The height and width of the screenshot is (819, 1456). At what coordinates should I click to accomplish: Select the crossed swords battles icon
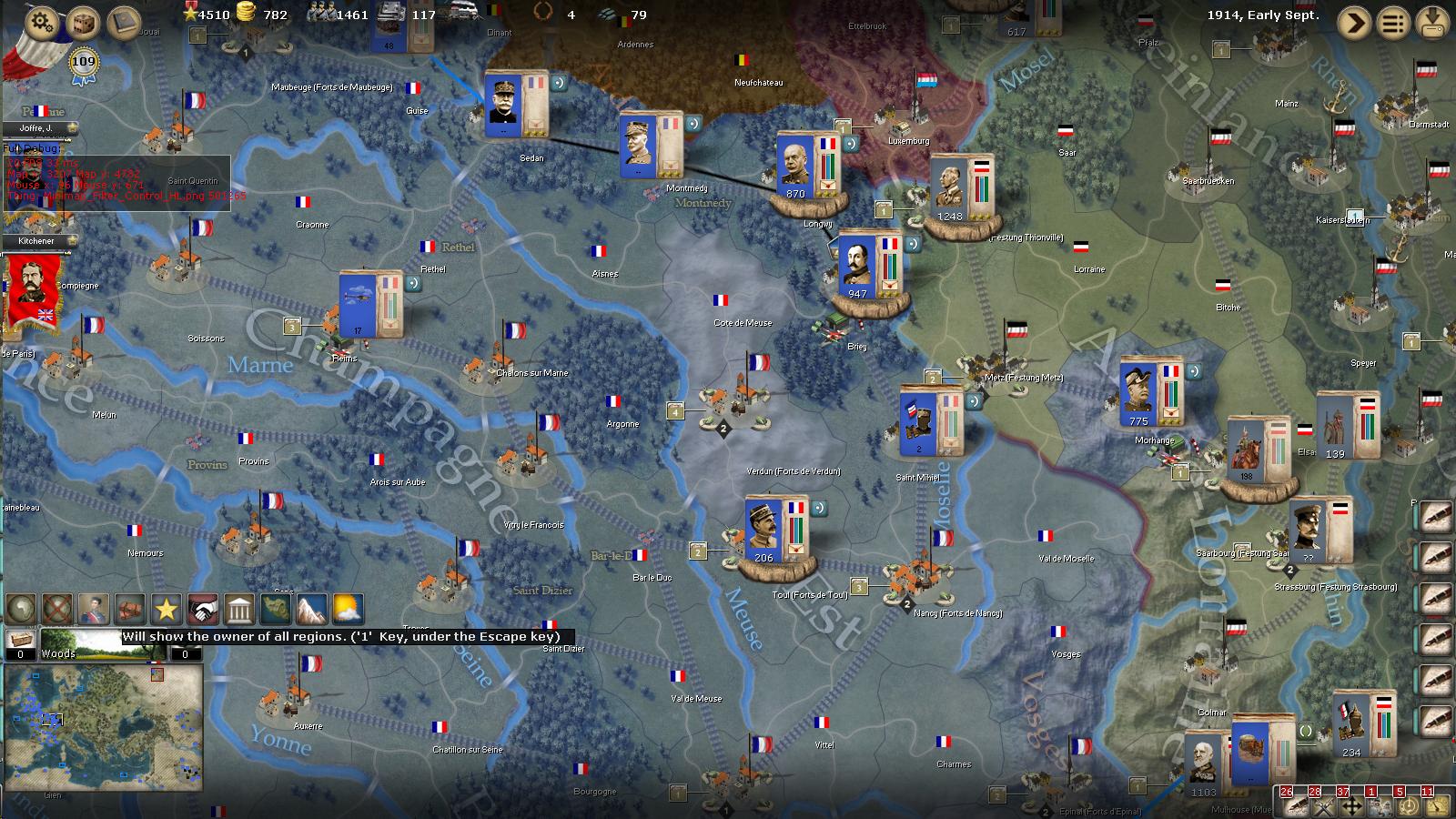(x=1322, y=805)
